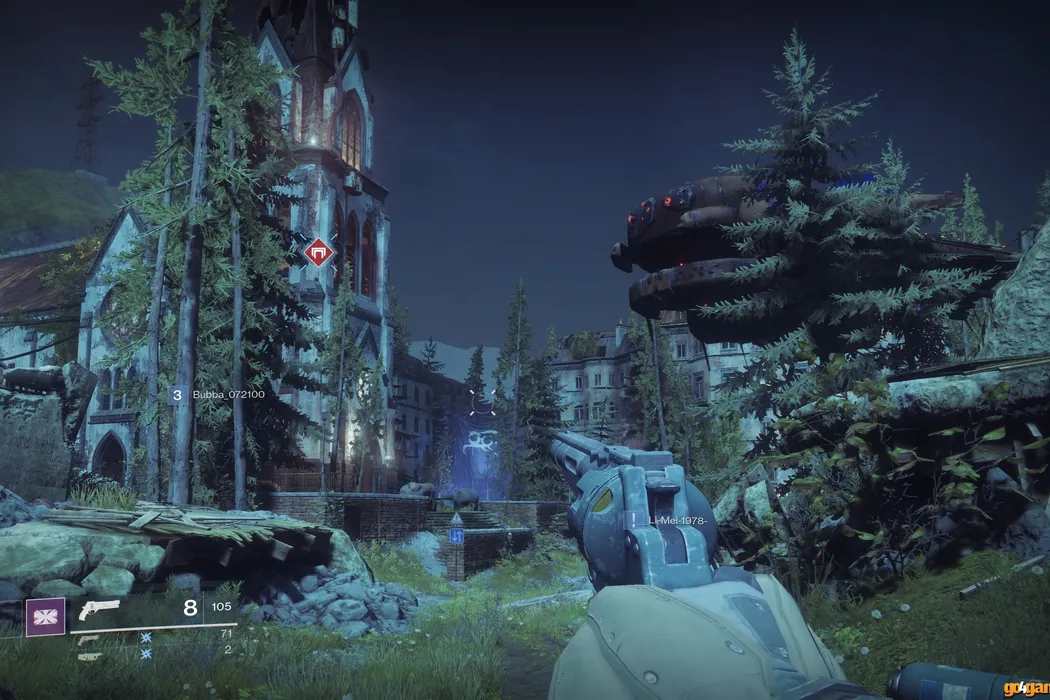Viewport: 1050px width, 700px height.
Task: Select the Bubba_072100 player nameplate
Action: [x=228, y=395]
